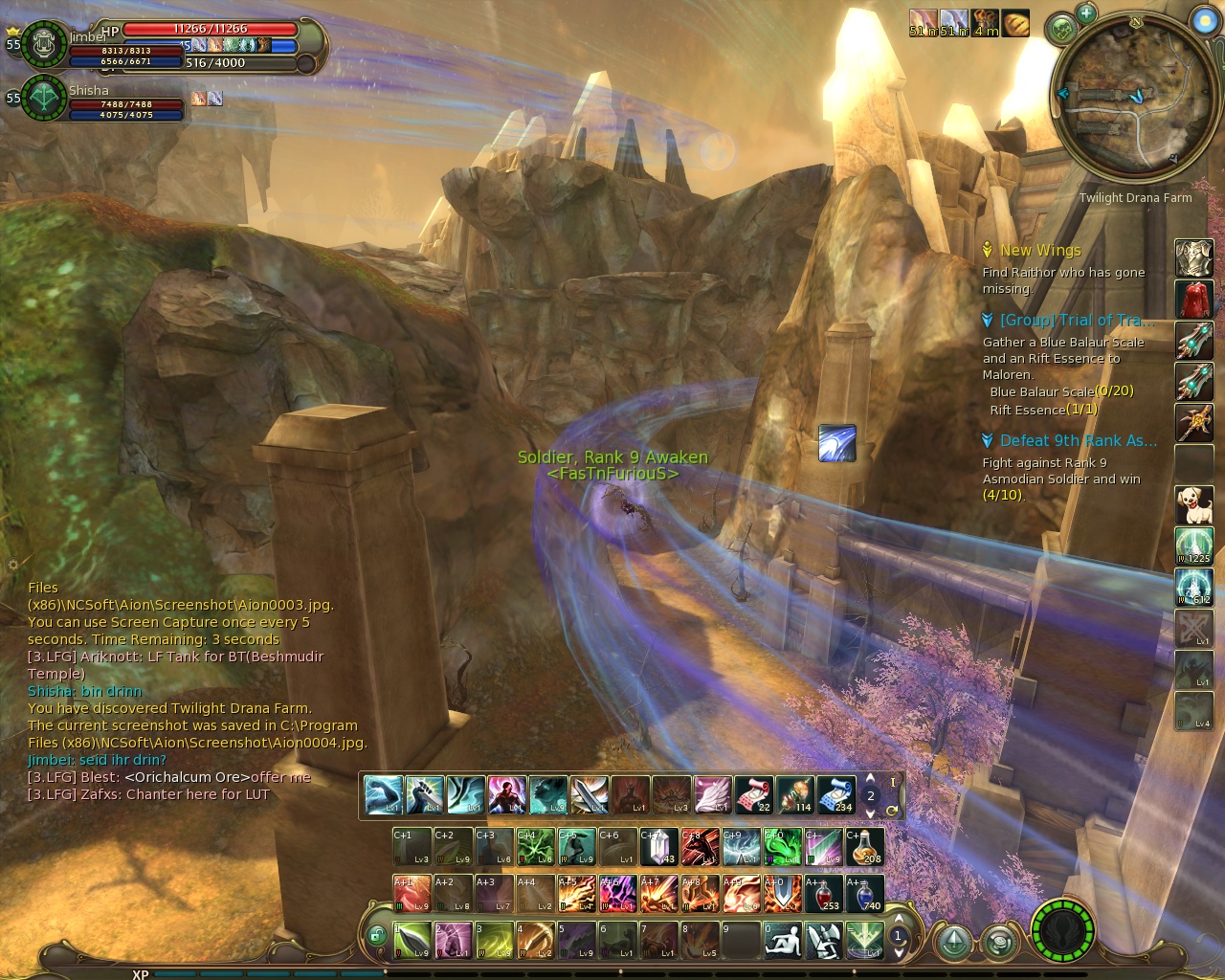This screenshot has width=1225, height=980.
Task: Use the white crystal item with 43 count
Action: [659, 847]
